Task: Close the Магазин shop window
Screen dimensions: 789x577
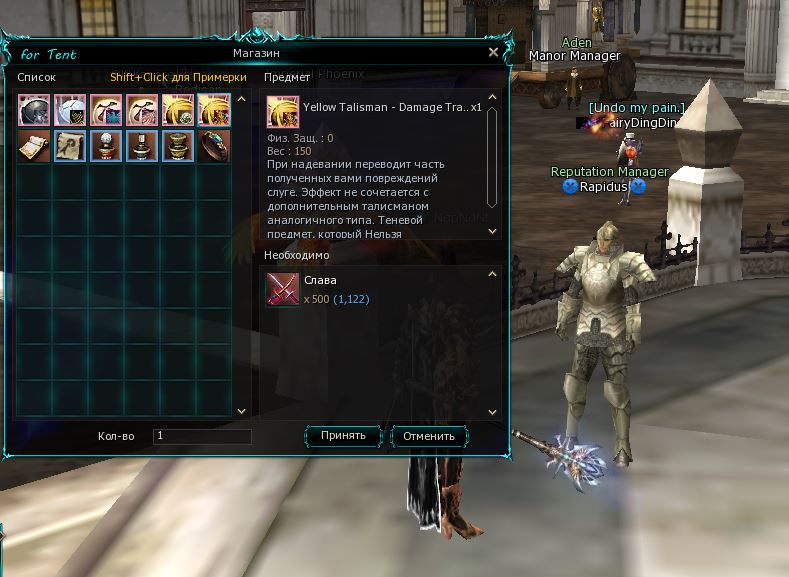Action: pyautogui.click(x=493, y=52)
